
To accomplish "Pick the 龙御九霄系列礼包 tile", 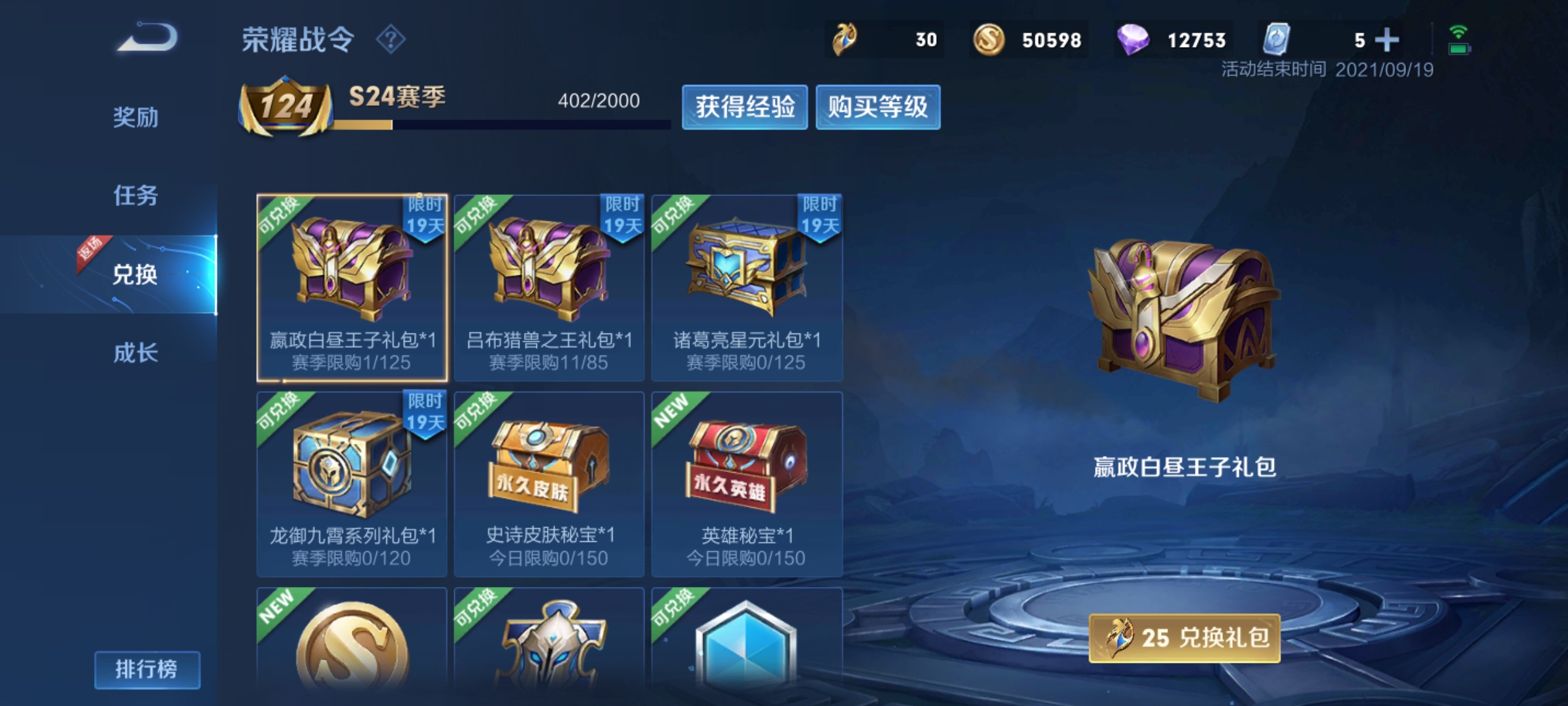I will pyautogui.click(x=352, y=484).
